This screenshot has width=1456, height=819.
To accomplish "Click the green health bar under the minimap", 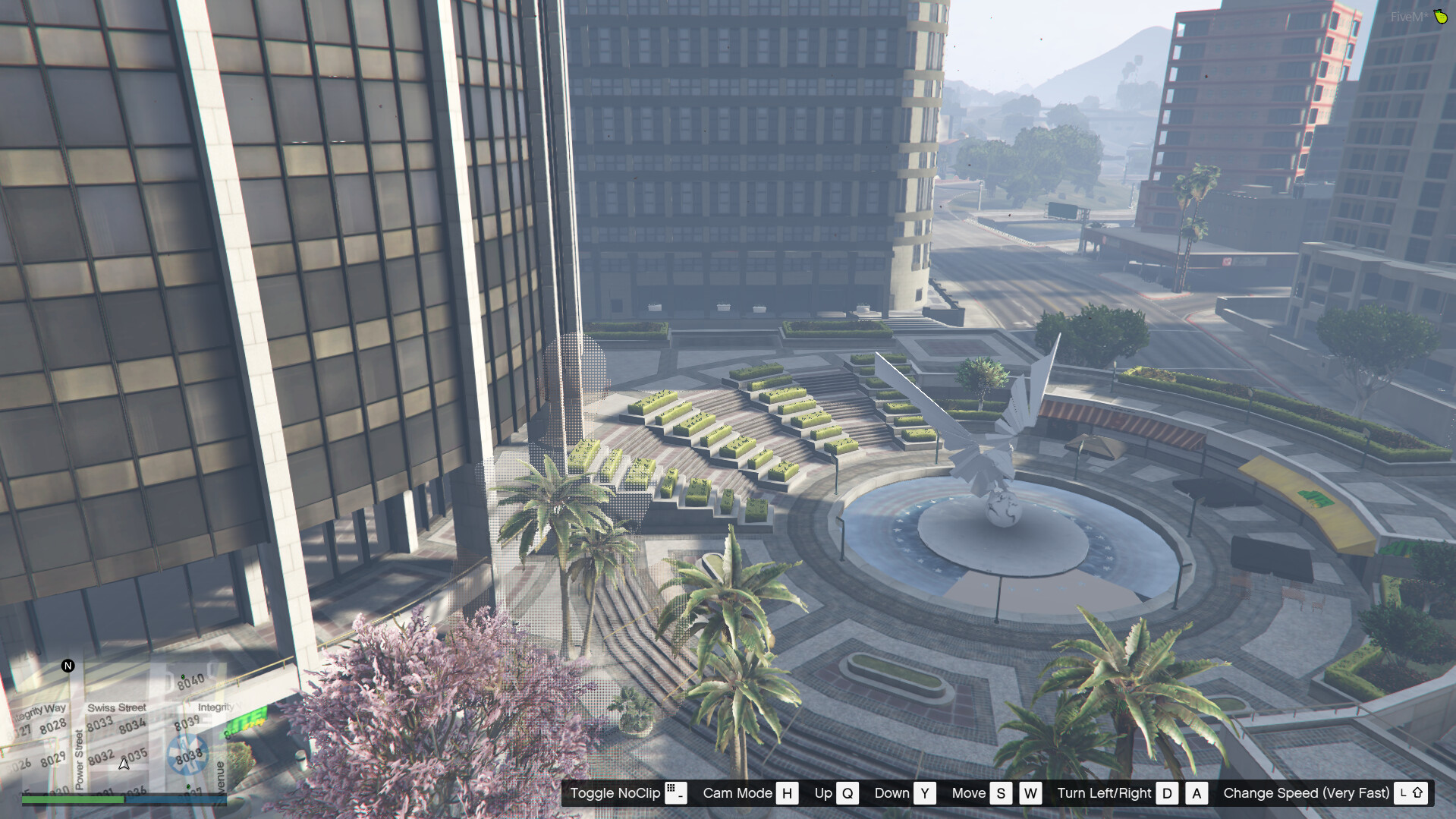I will 72,799.
